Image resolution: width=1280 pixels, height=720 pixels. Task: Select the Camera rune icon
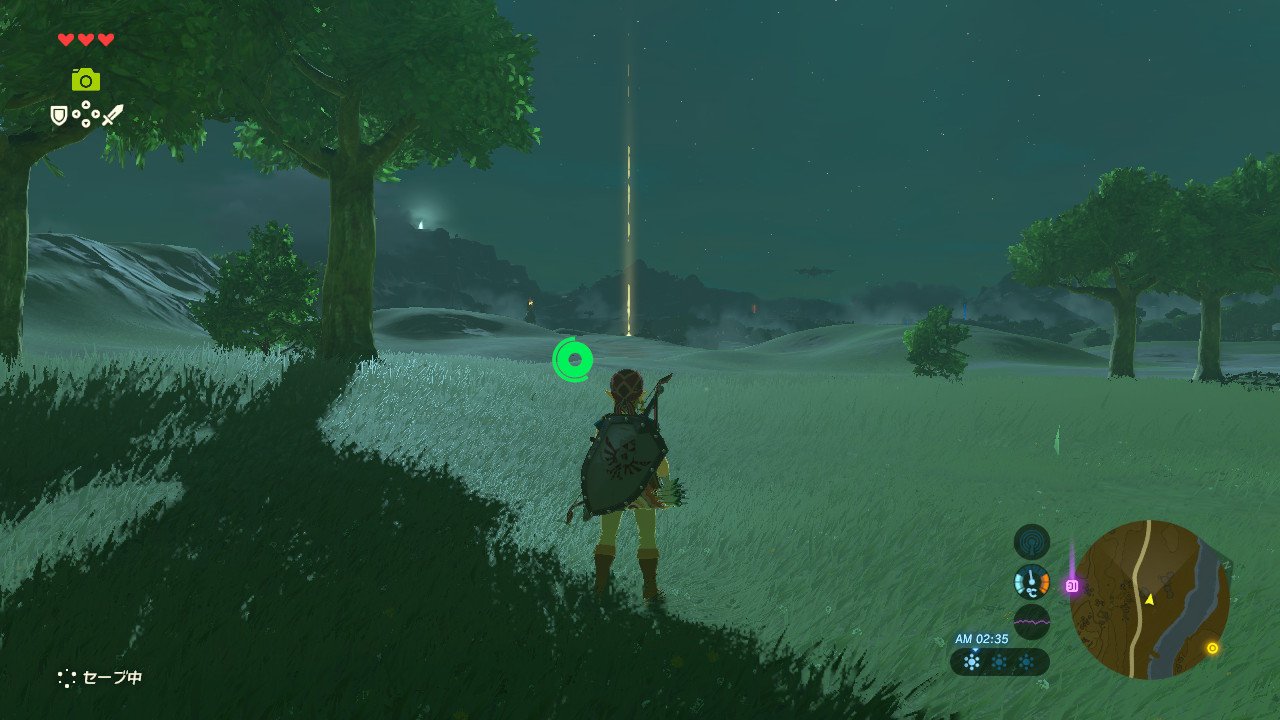(86, 80)
